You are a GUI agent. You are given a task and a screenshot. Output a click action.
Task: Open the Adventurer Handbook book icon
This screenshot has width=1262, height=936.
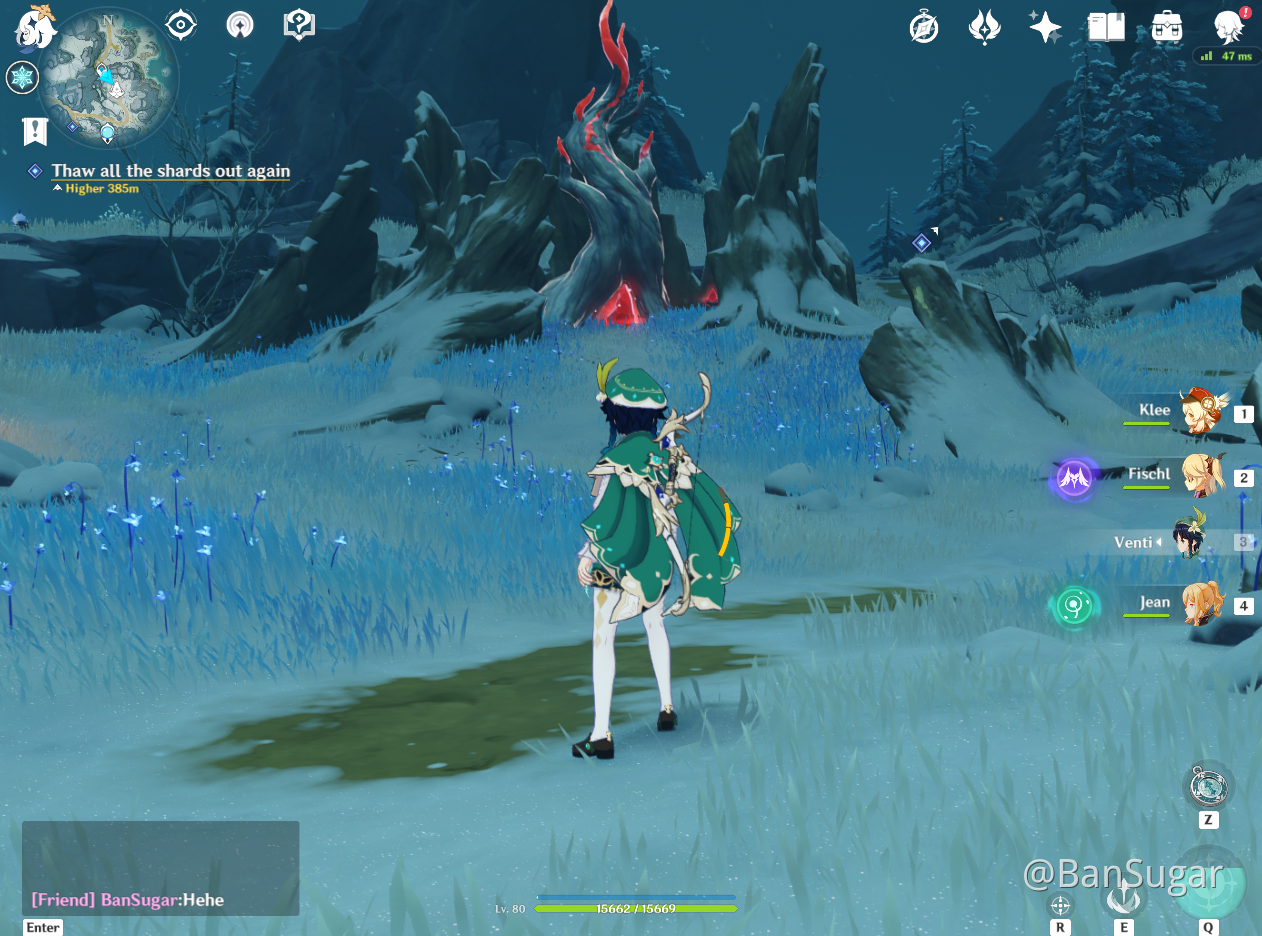1106,27
